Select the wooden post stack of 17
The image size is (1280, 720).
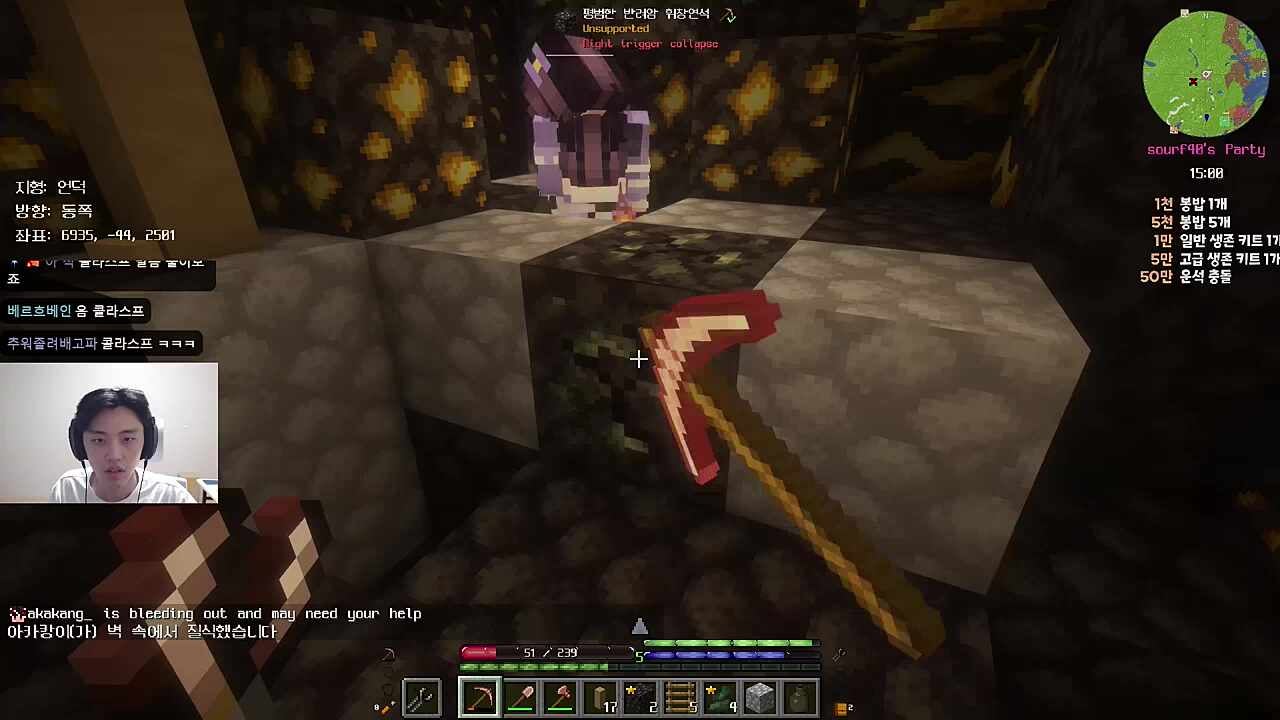tap(600, 697)
